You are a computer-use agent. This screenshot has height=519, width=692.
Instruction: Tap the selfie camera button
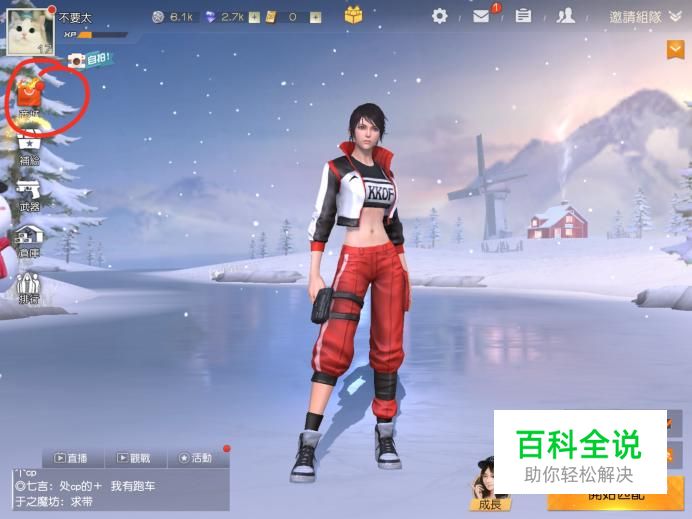click(76, 60)
